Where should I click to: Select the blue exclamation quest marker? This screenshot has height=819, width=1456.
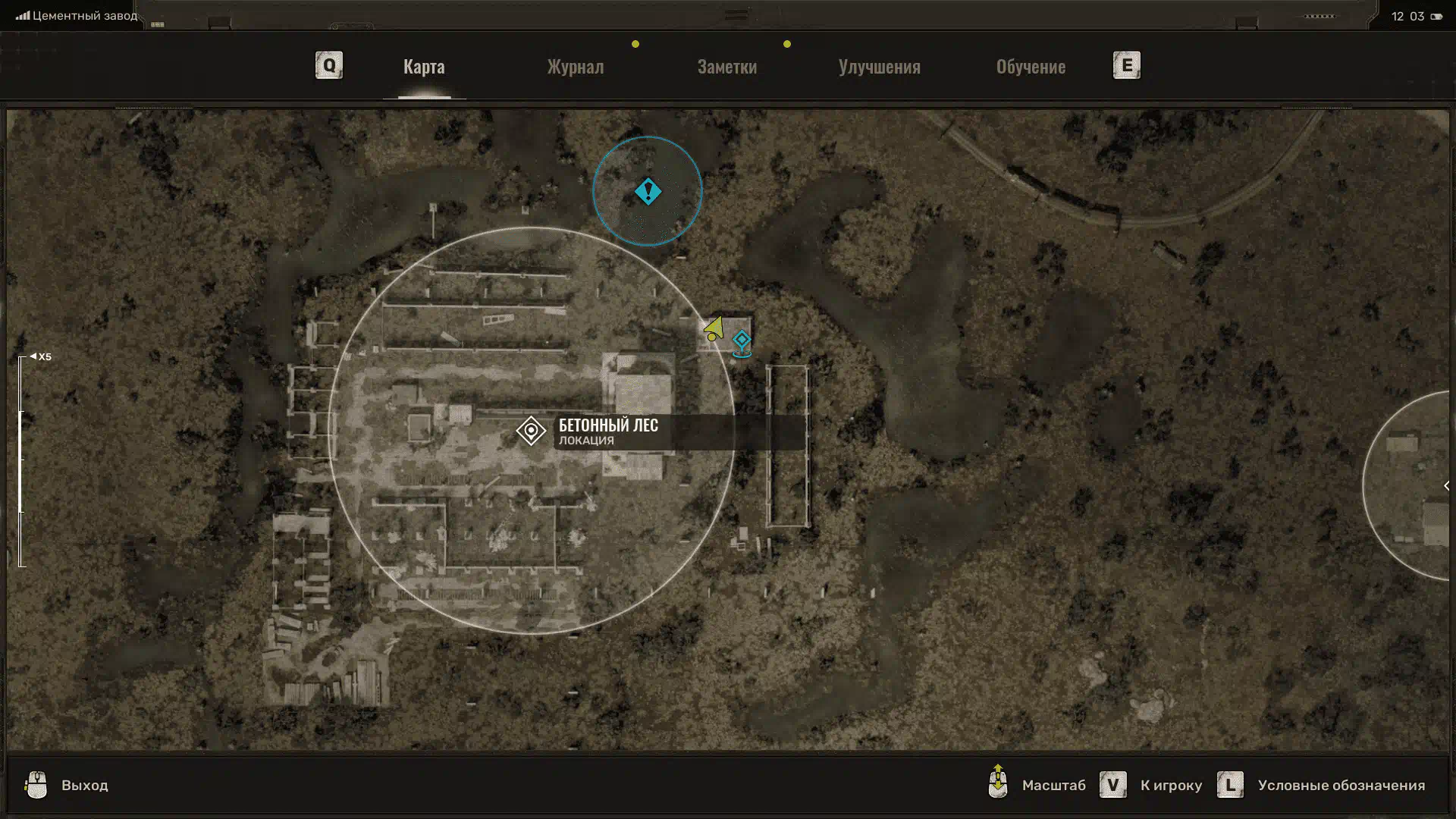click(648, 191)
